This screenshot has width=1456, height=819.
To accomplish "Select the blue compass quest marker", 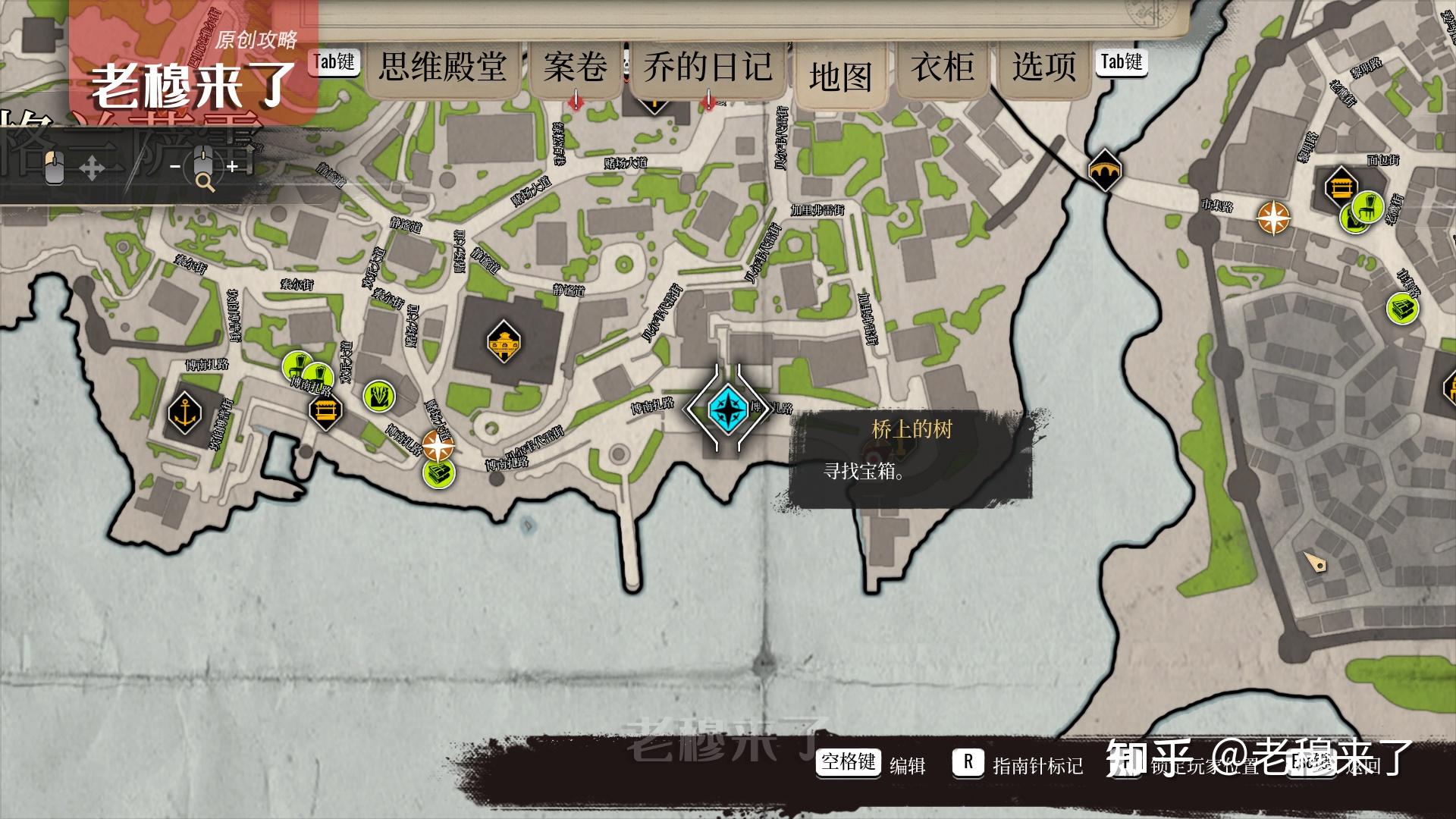I will (728, 408).
